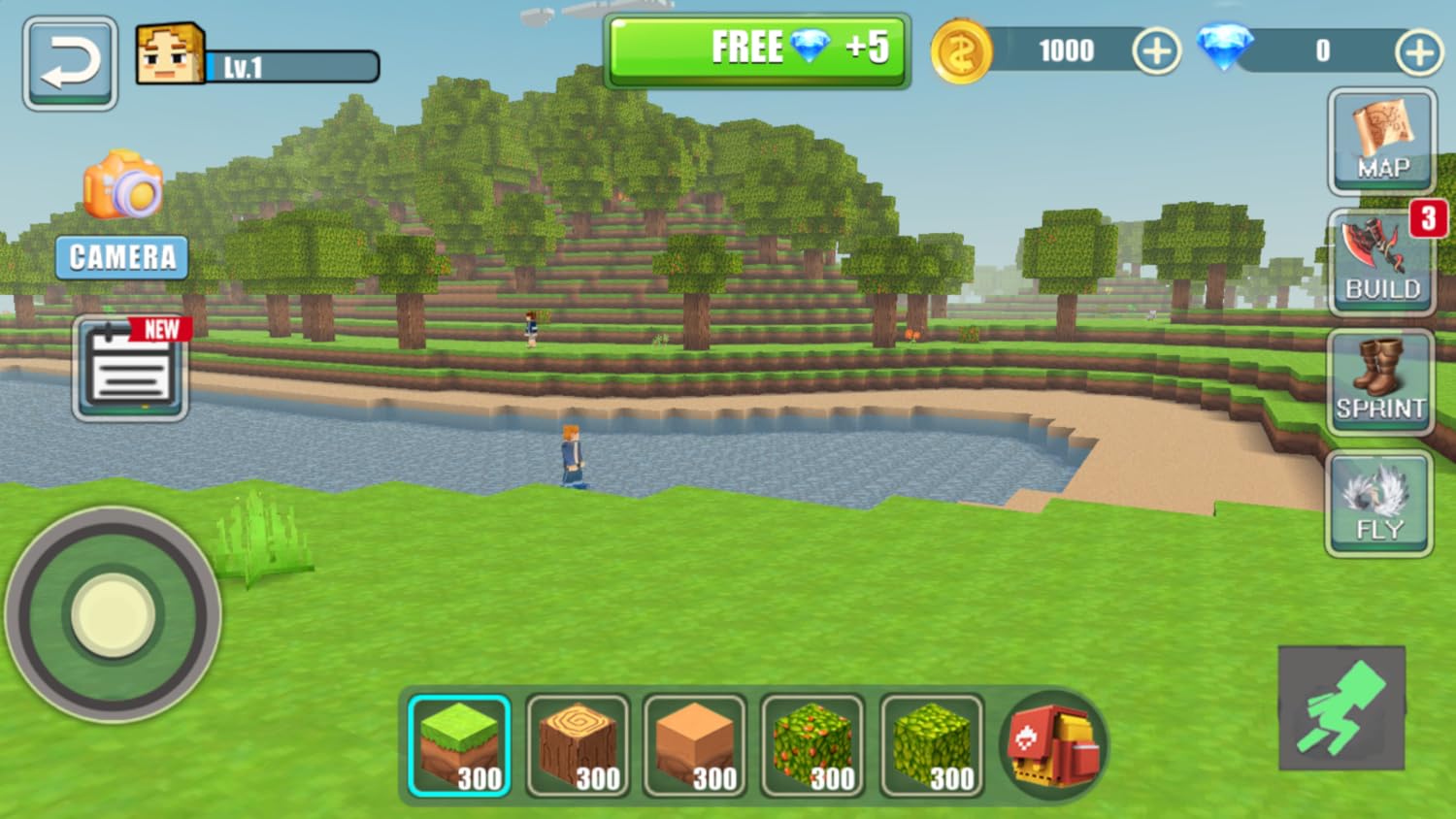Open the NEW notes list
Screen dimensions: 1456x819
coord(130,369)
